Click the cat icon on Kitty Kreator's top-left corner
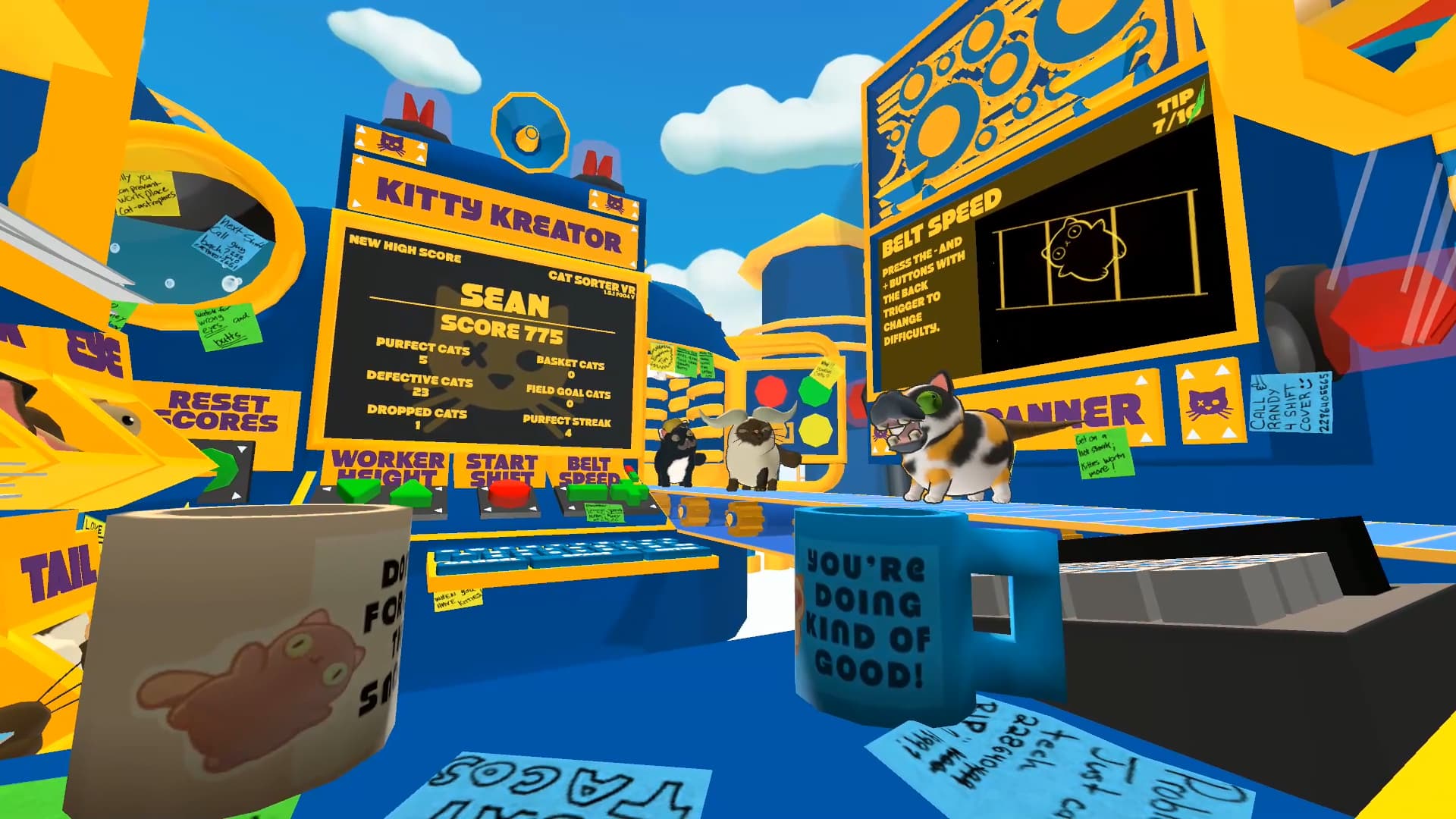1456x819 pixels. click(x=391, y=143)
